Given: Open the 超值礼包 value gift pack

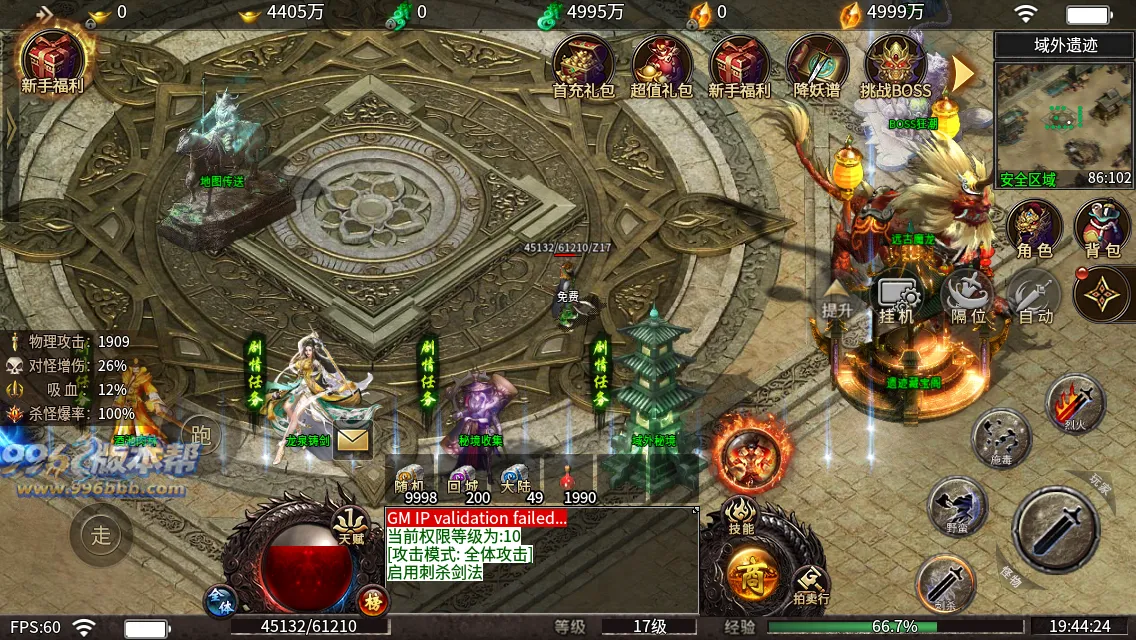Looking at the screenshot, I should click(x=661, y=64).
